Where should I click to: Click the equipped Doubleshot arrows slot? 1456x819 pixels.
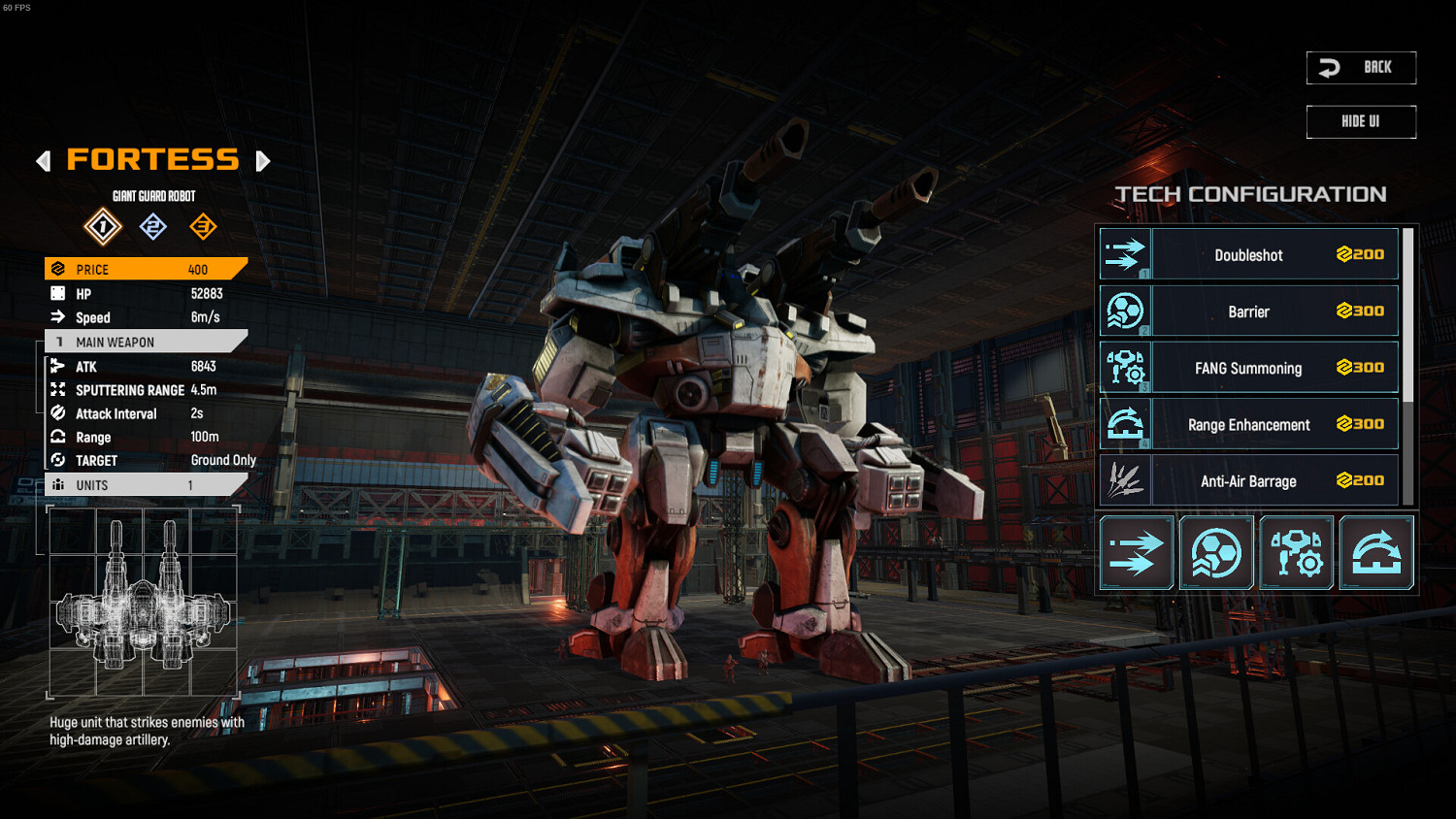click(1137, 553)
